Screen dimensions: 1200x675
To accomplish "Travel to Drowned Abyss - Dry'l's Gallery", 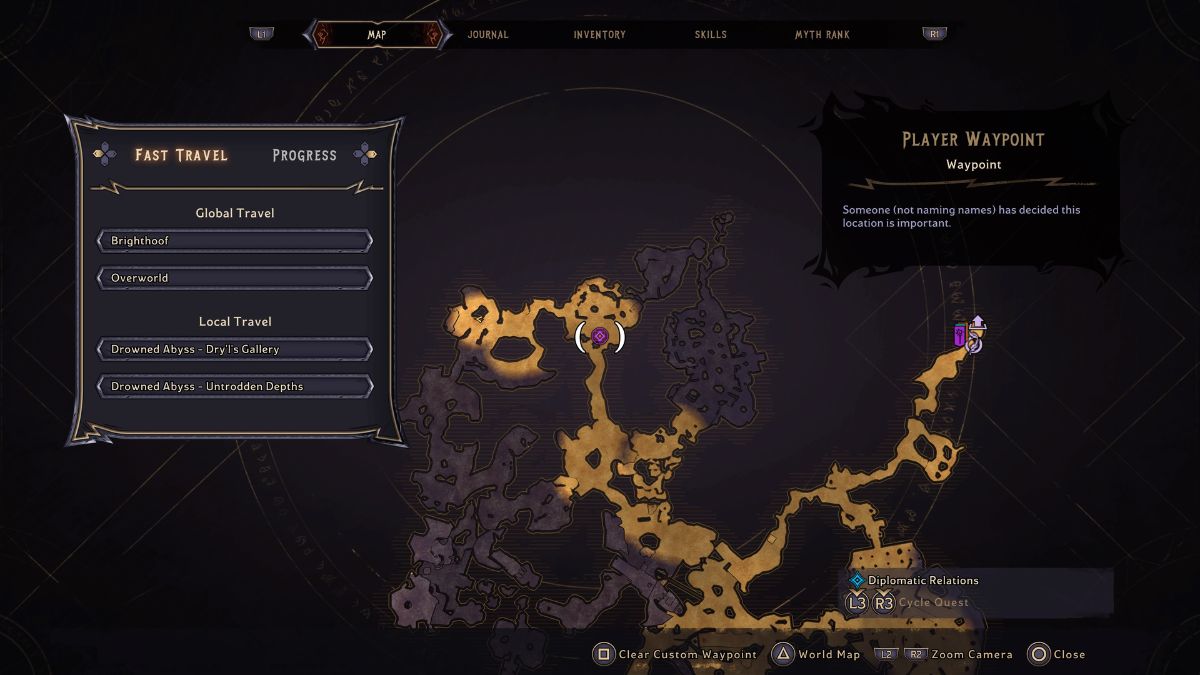I will coord(235,350).
